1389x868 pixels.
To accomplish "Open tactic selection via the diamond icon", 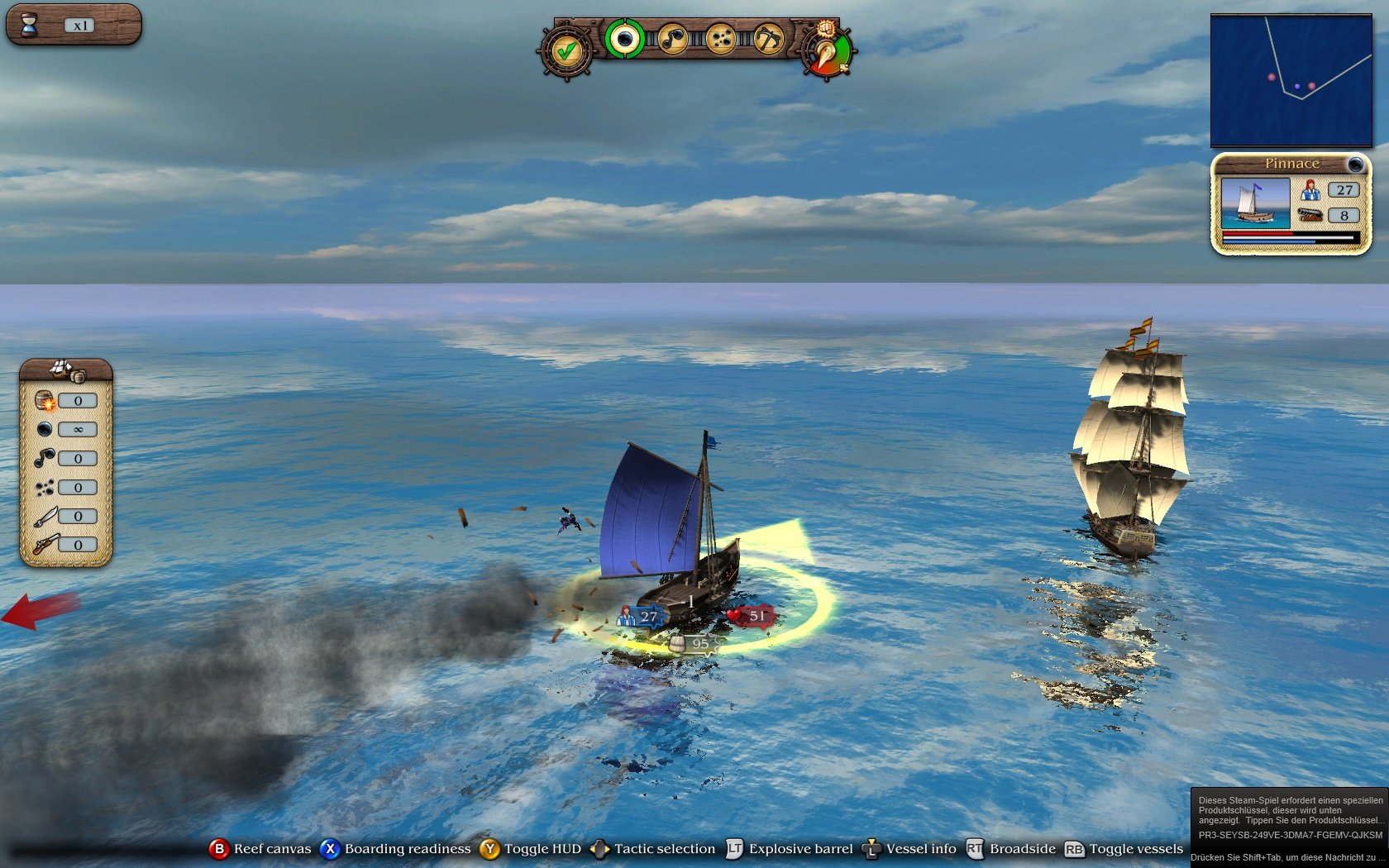I will (599, 849).
